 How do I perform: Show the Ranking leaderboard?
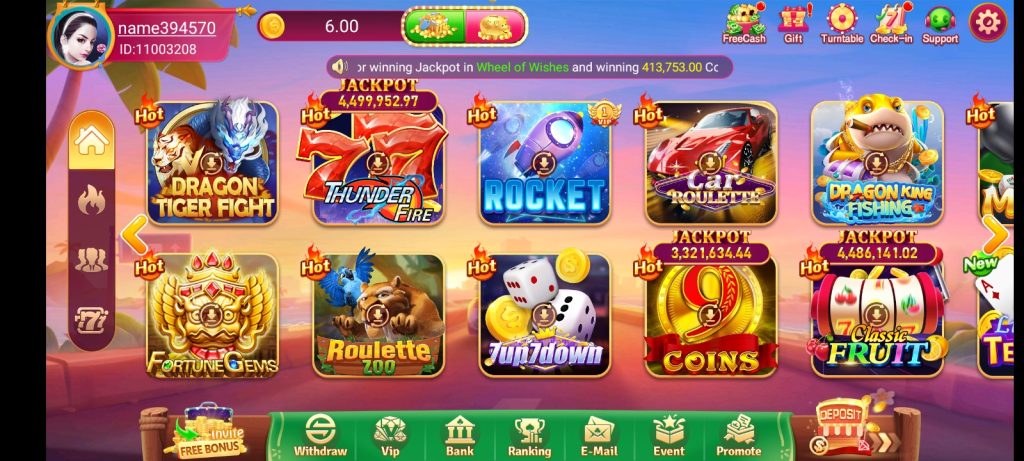point(529,435)
